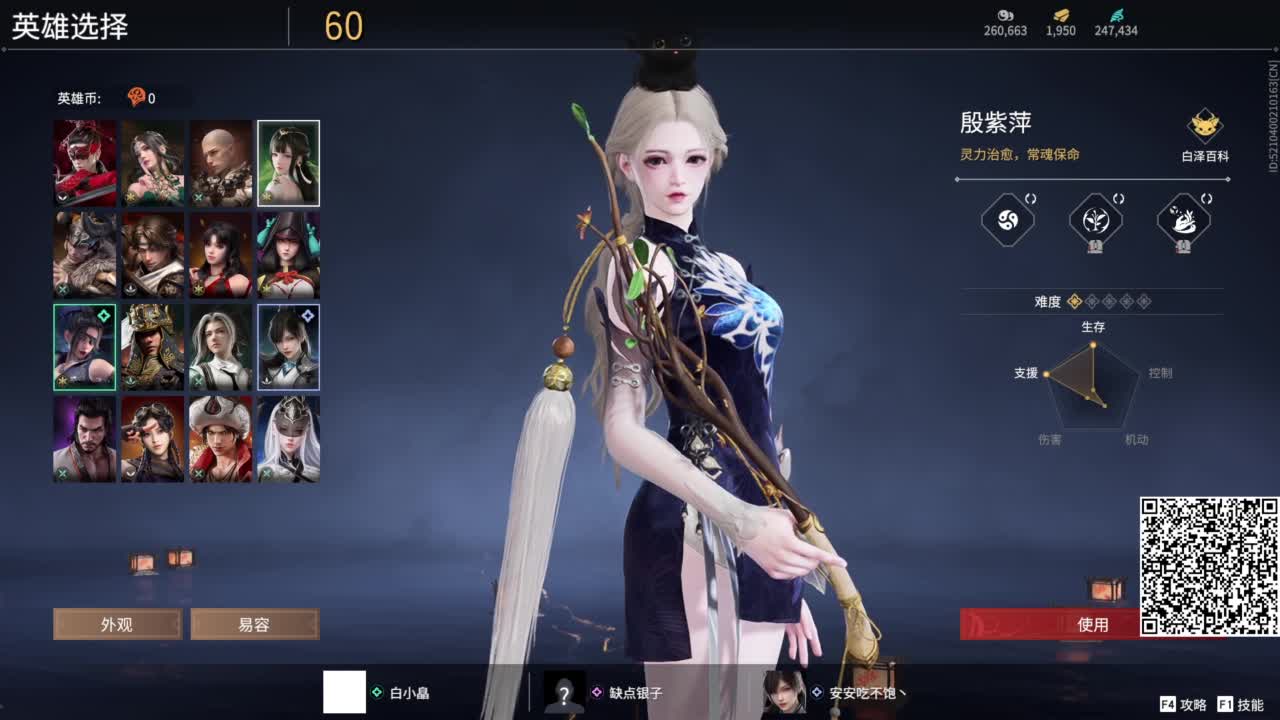
Task: Click the first gold difficulty diamond
Action: (1074, 300)
